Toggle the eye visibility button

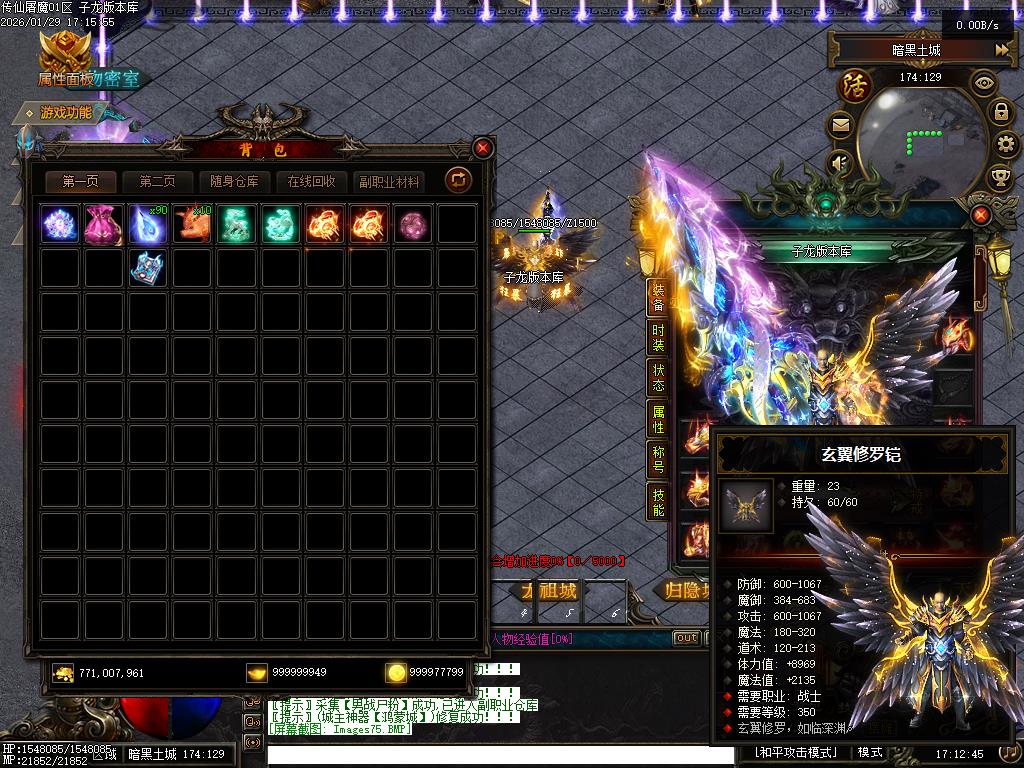[x=985, y=82]
